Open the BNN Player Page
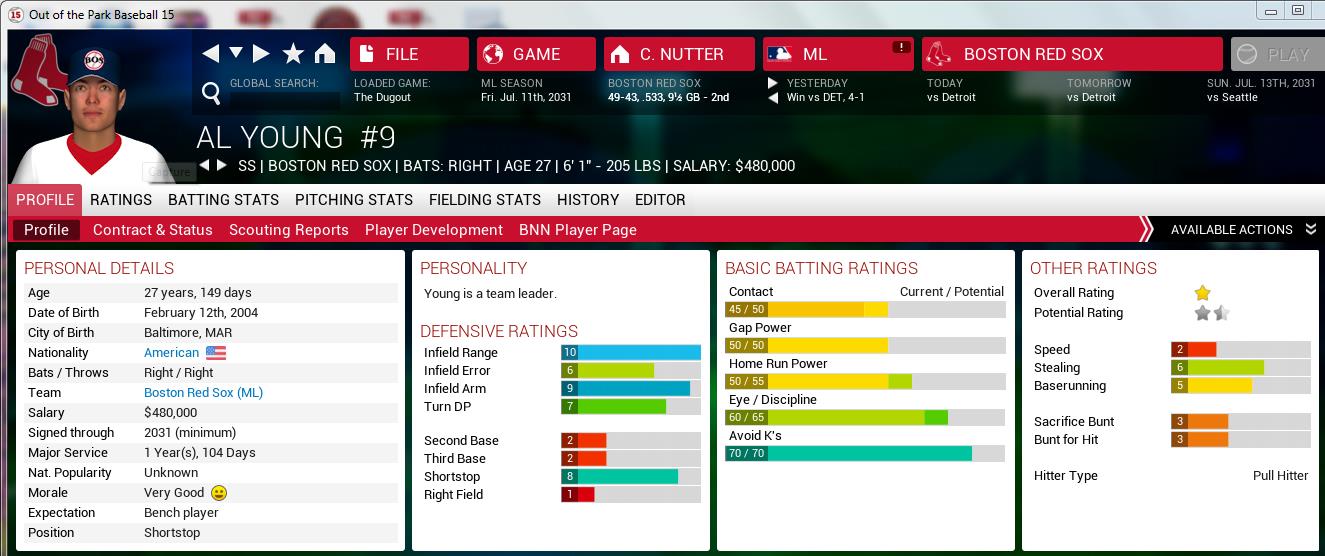This screenshot has width=1325, height=556. click(578, 230)
